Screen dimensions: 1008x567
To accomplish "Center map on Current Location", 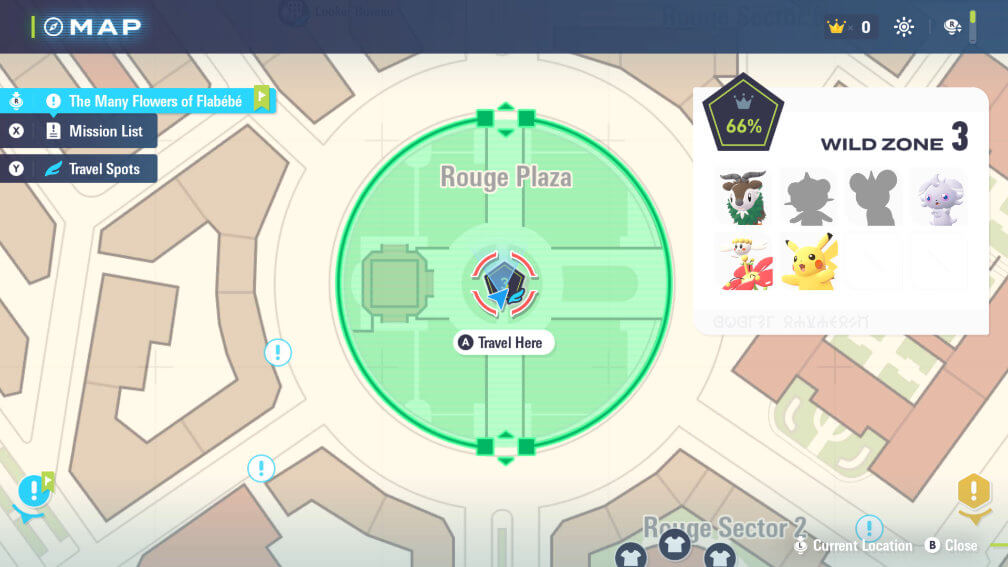I will pyautogui.click(x=852, y=546).
